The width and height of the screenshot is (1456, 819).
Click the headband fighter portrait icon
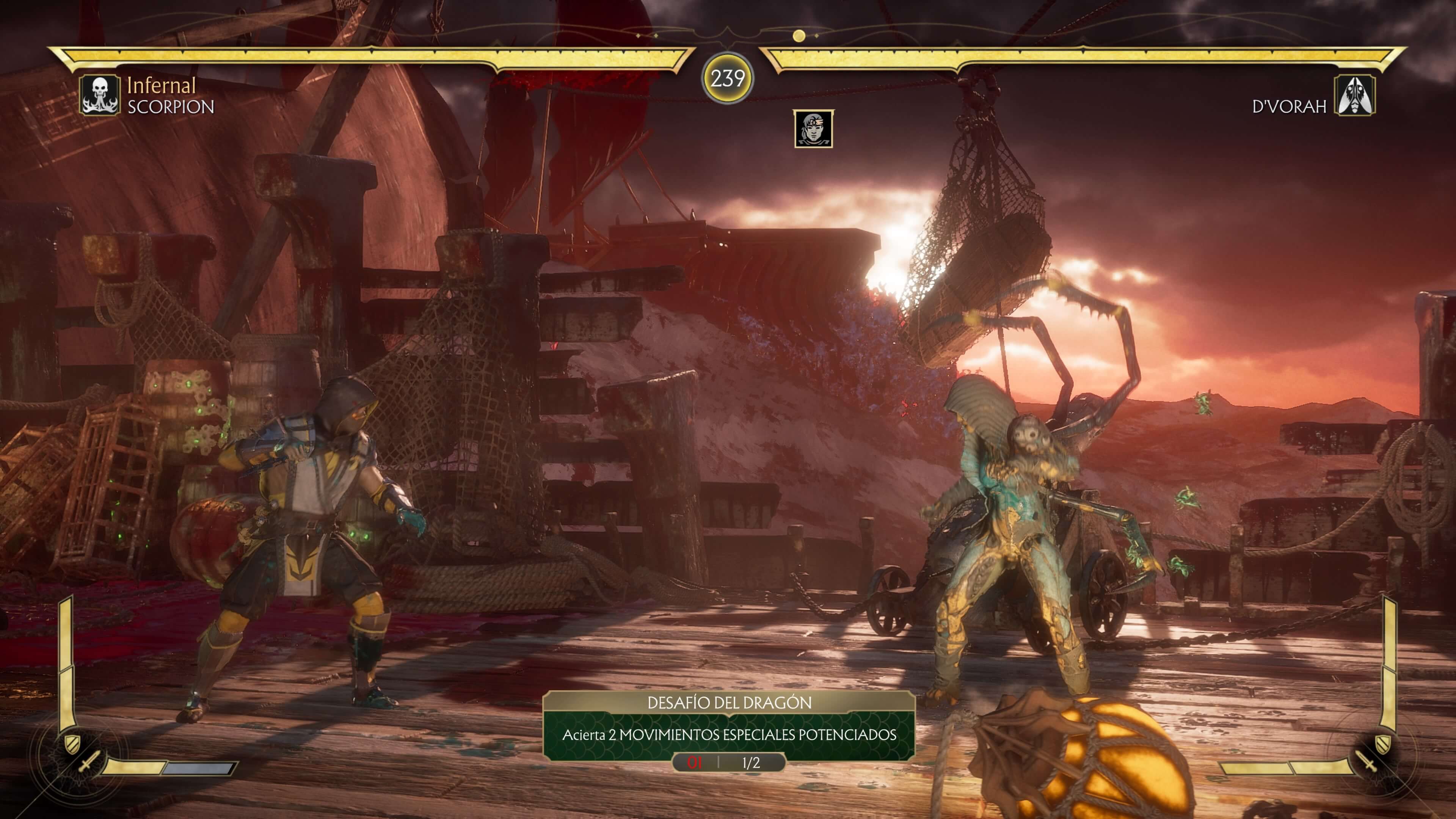(813, 129)
